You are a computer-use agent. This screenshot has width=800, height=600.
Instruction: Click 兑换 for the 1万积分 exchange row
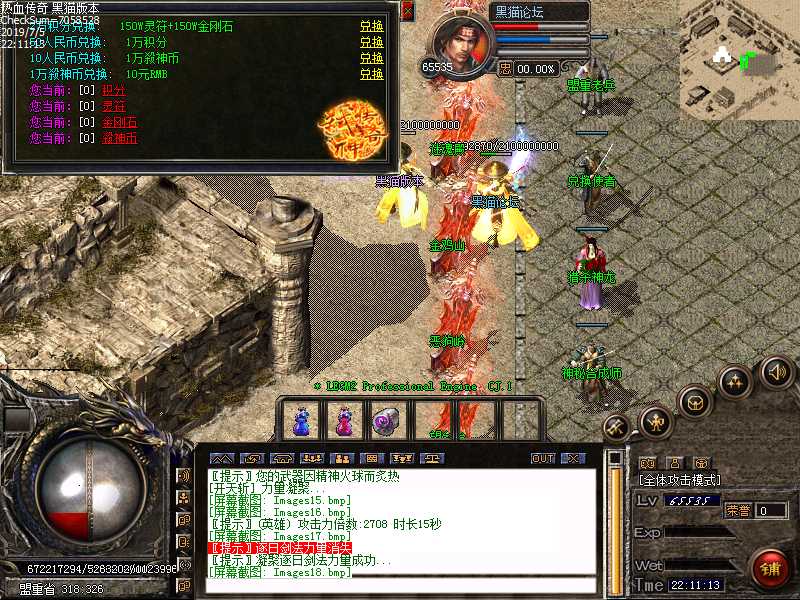coord(371,42)
